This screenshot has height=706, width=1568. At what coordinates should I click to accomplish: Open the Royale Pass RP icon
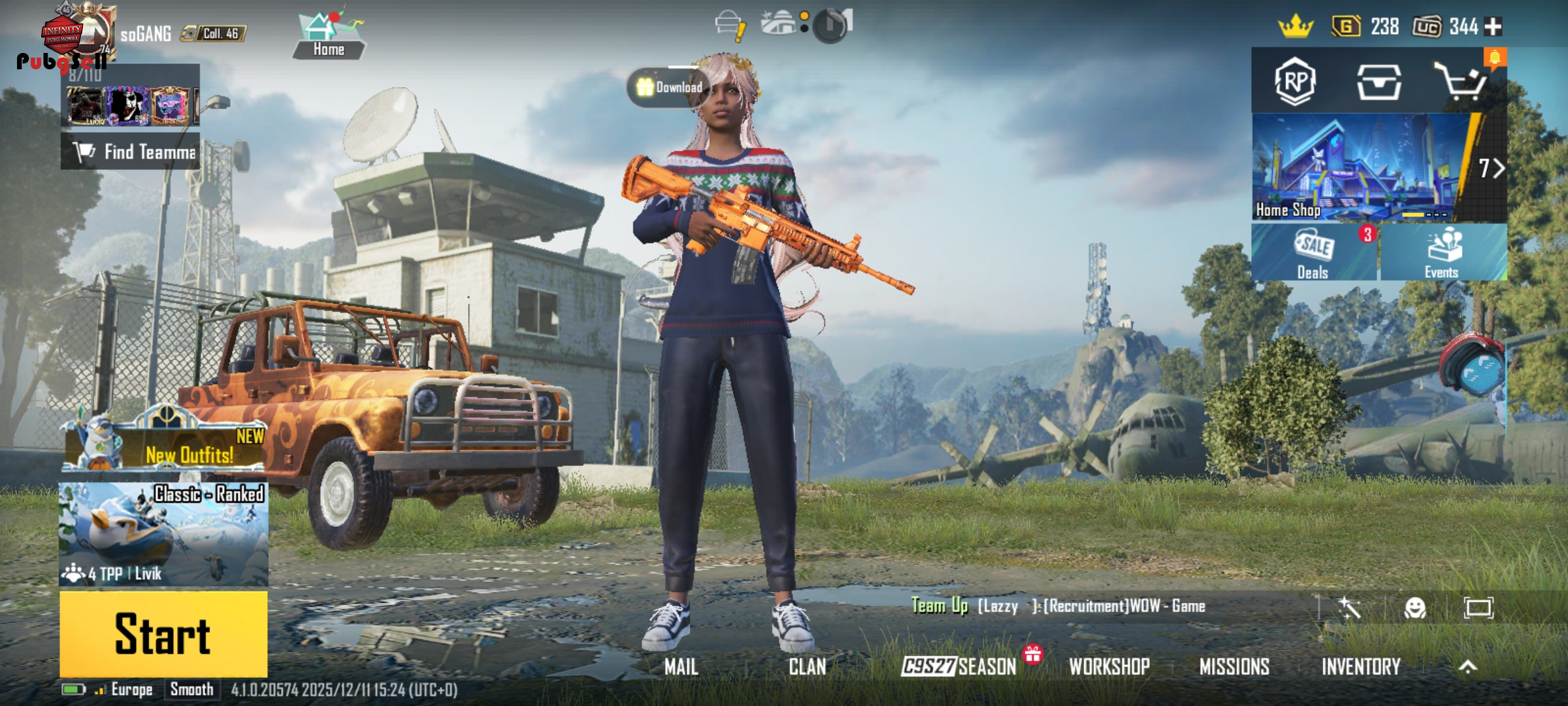click(1295, 82)
